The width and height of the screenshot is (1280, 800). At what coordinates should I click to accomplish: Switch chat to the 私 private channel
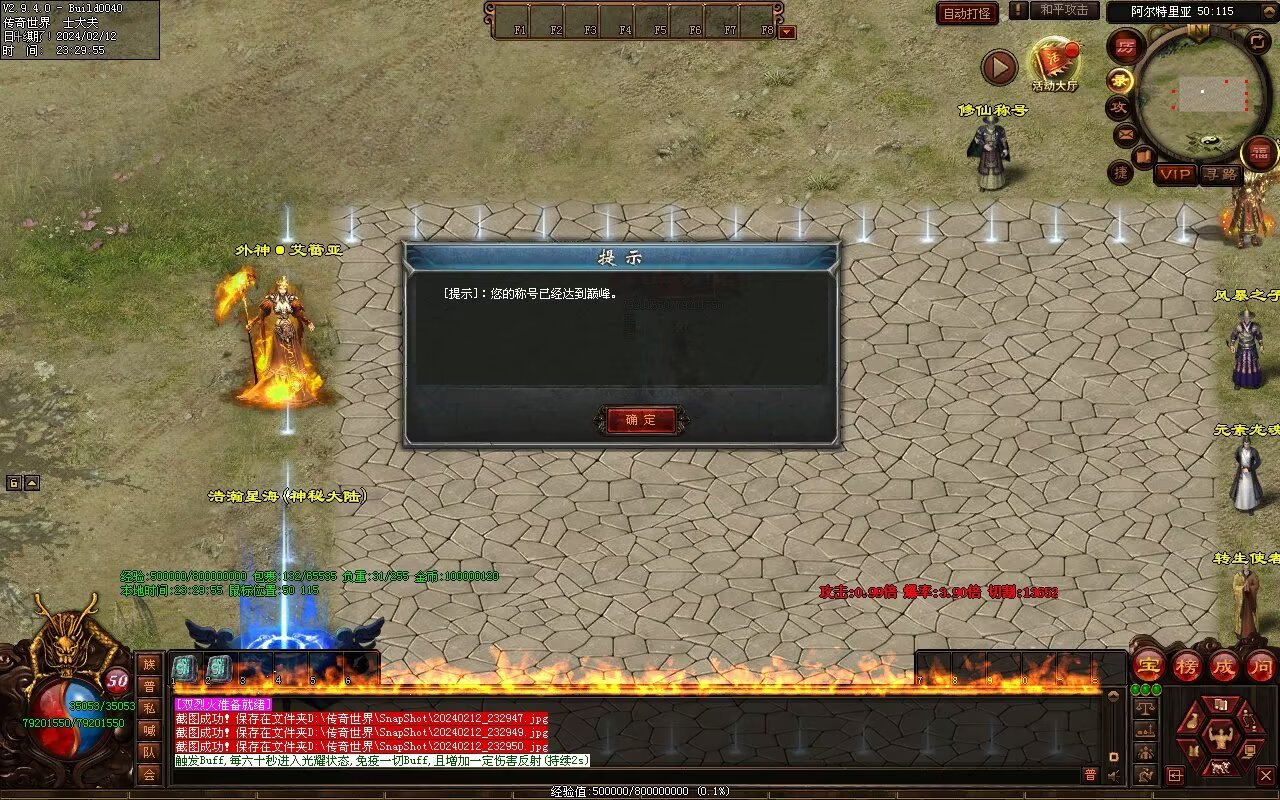click(x=149, y=707)
